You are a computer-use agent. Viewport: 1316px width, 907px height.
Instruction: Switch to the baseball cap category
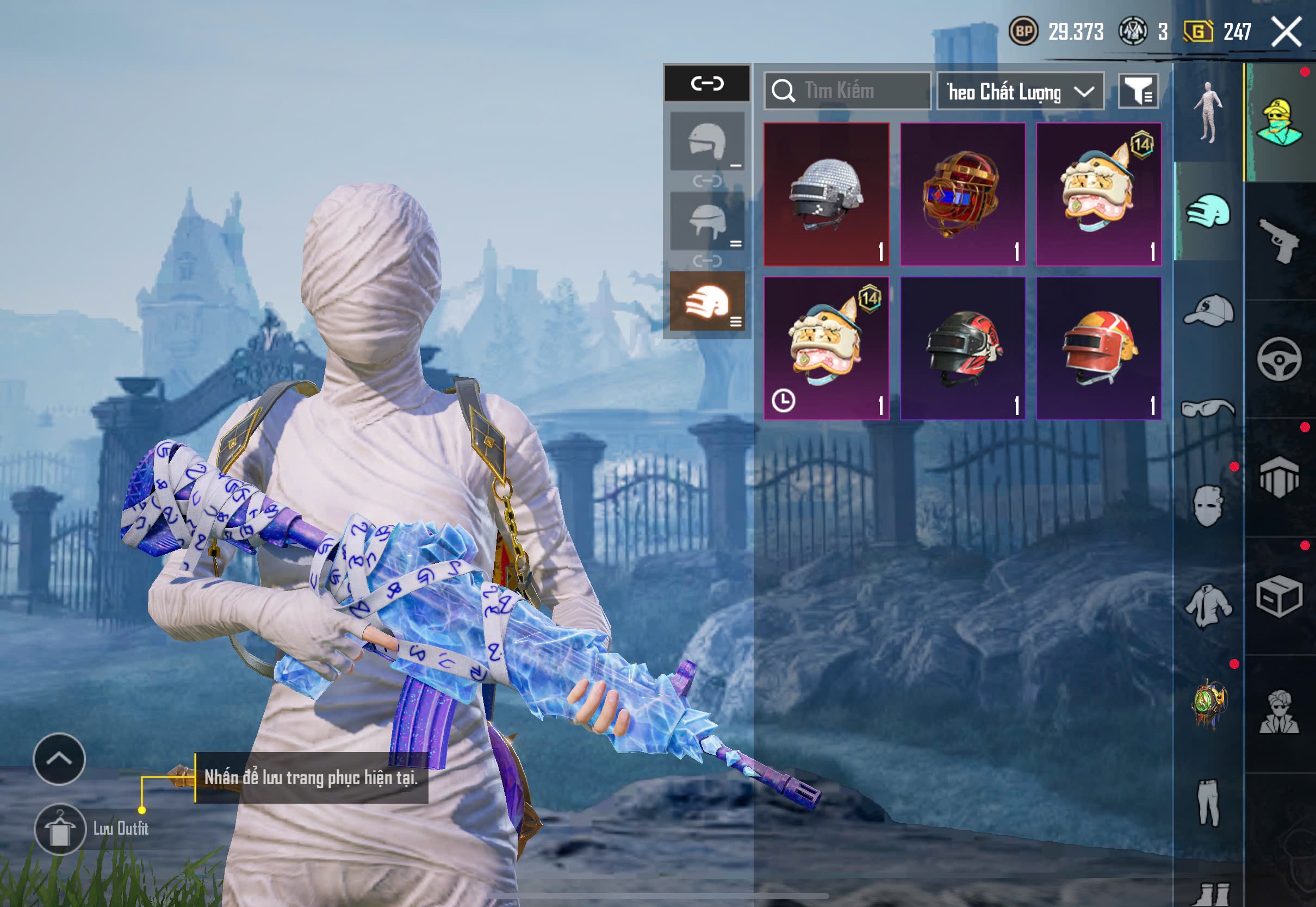click(1209, 310)
